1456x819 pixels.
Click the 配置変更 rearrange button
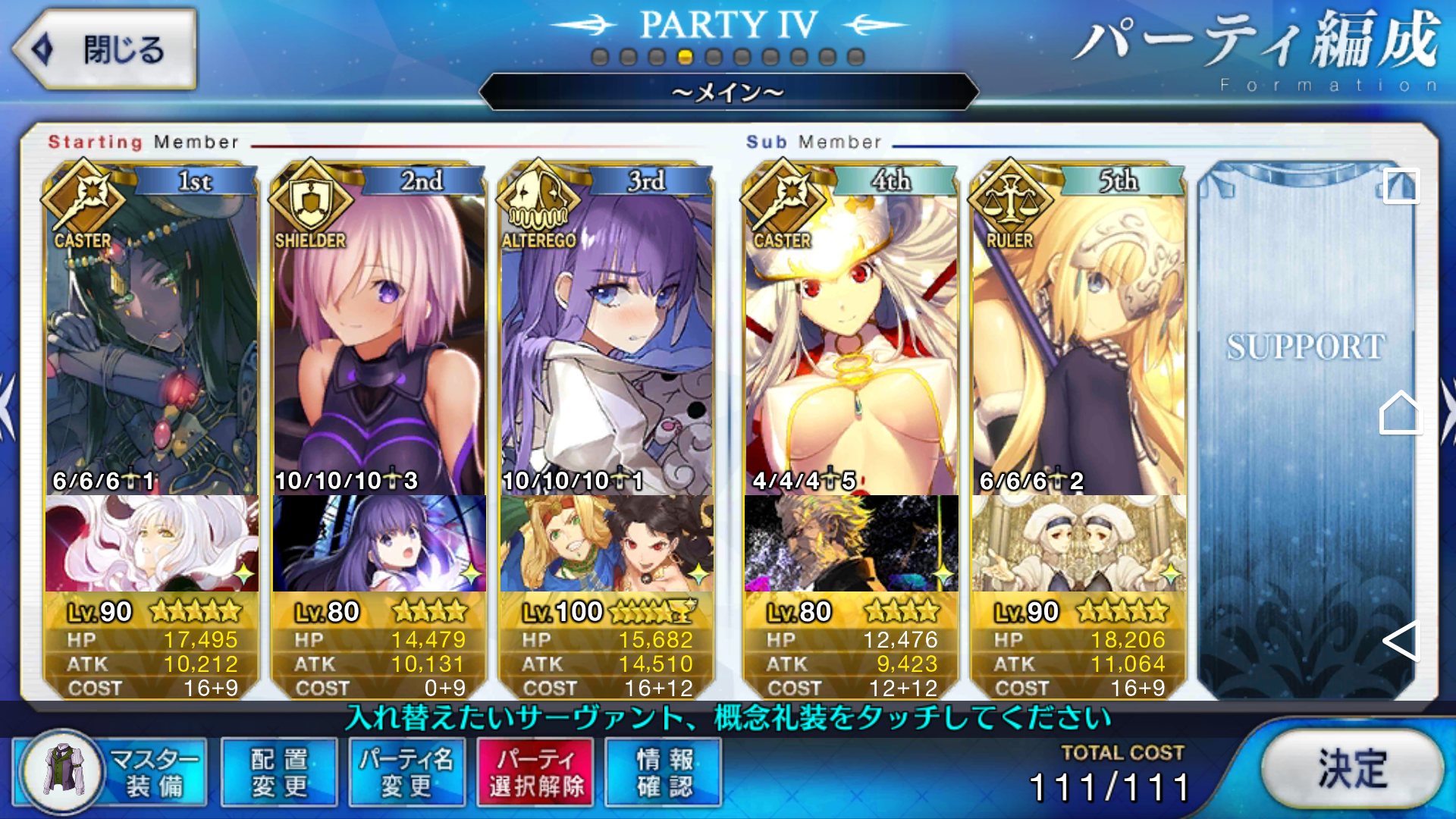coord(279,772)
